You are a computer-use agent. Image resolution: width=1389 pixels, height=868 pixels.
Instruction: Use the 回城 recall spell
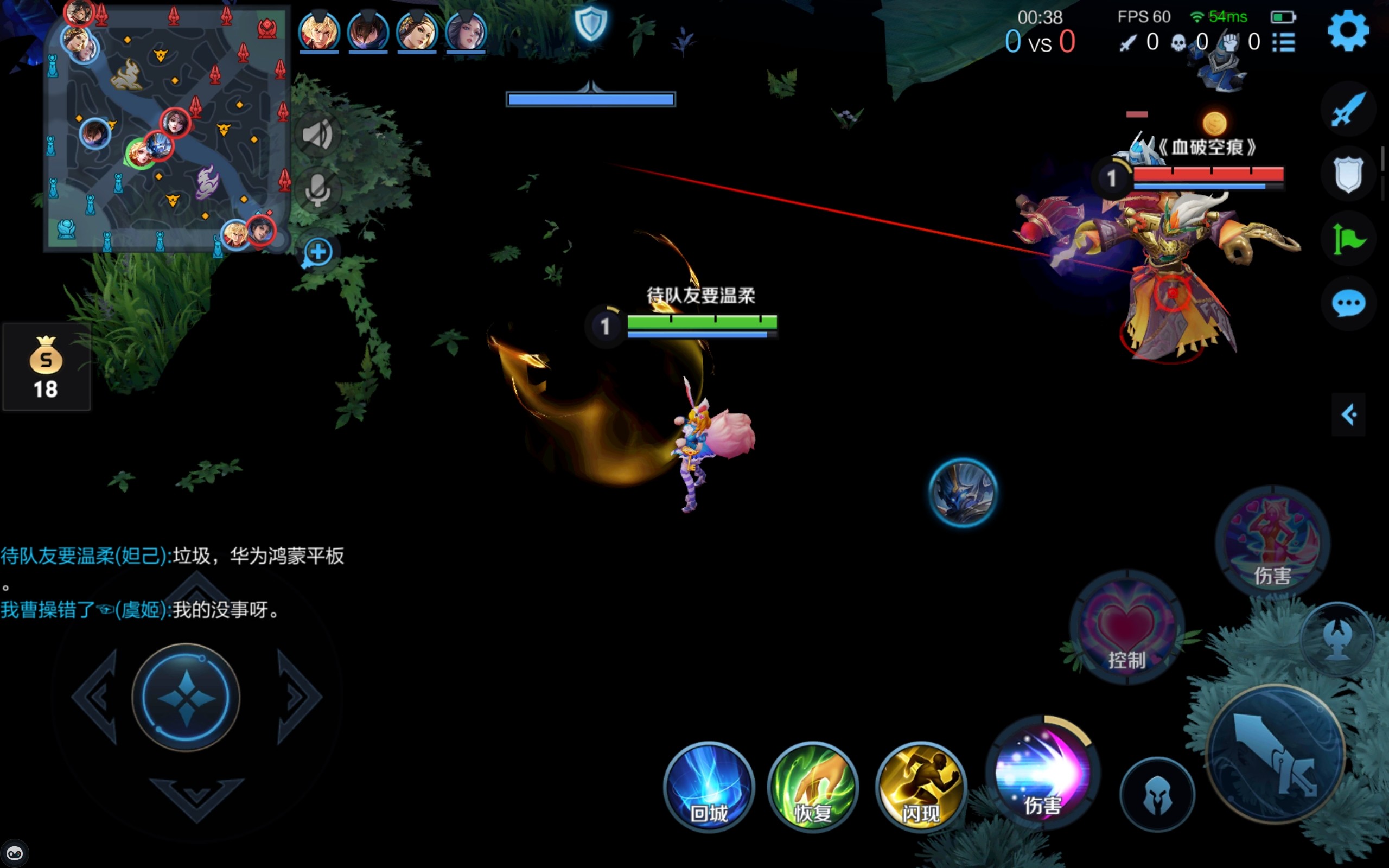pos(709,787)
